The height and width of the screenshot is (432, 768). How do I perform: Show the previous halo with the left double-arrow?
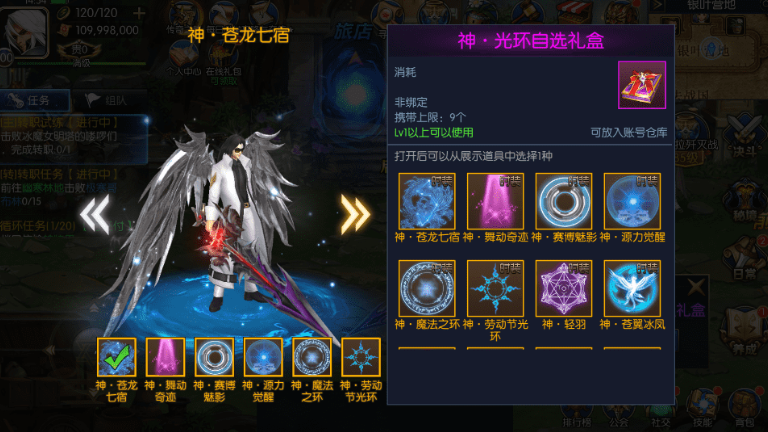(94, 213)
